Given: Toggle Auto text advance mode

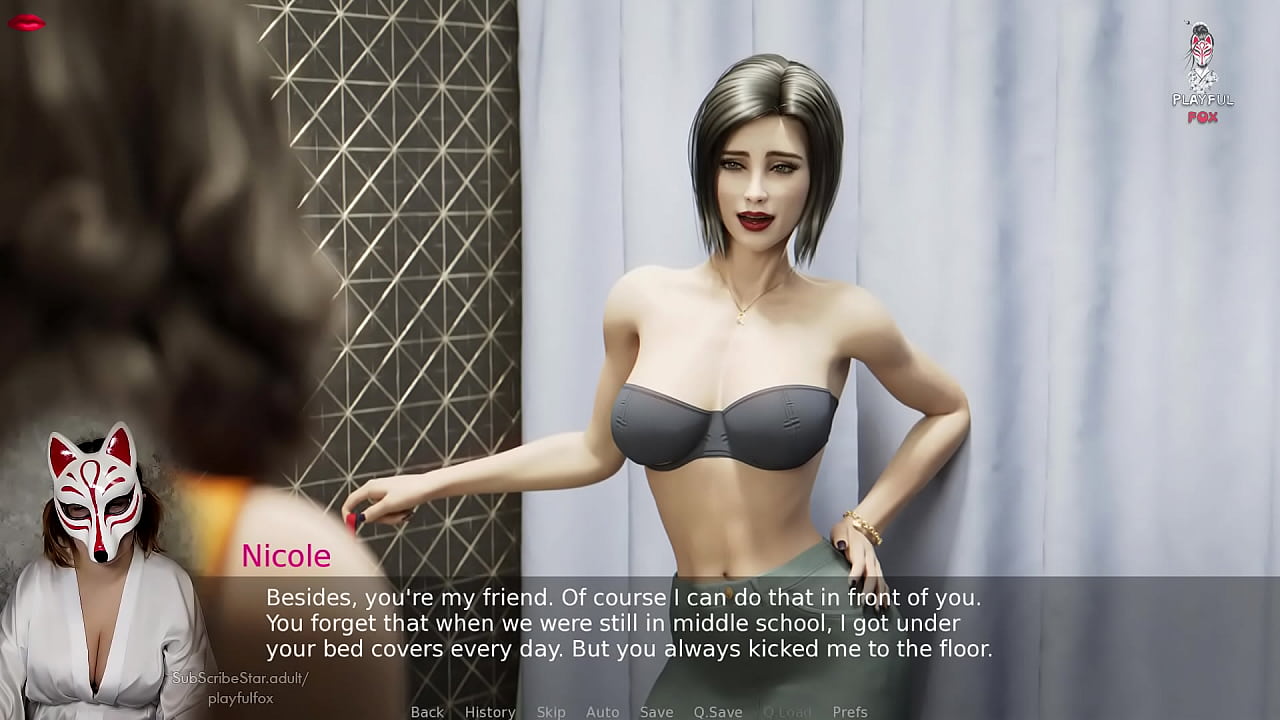Looking at the screenshot, I should pyautogui.click(x=603, y=712).
